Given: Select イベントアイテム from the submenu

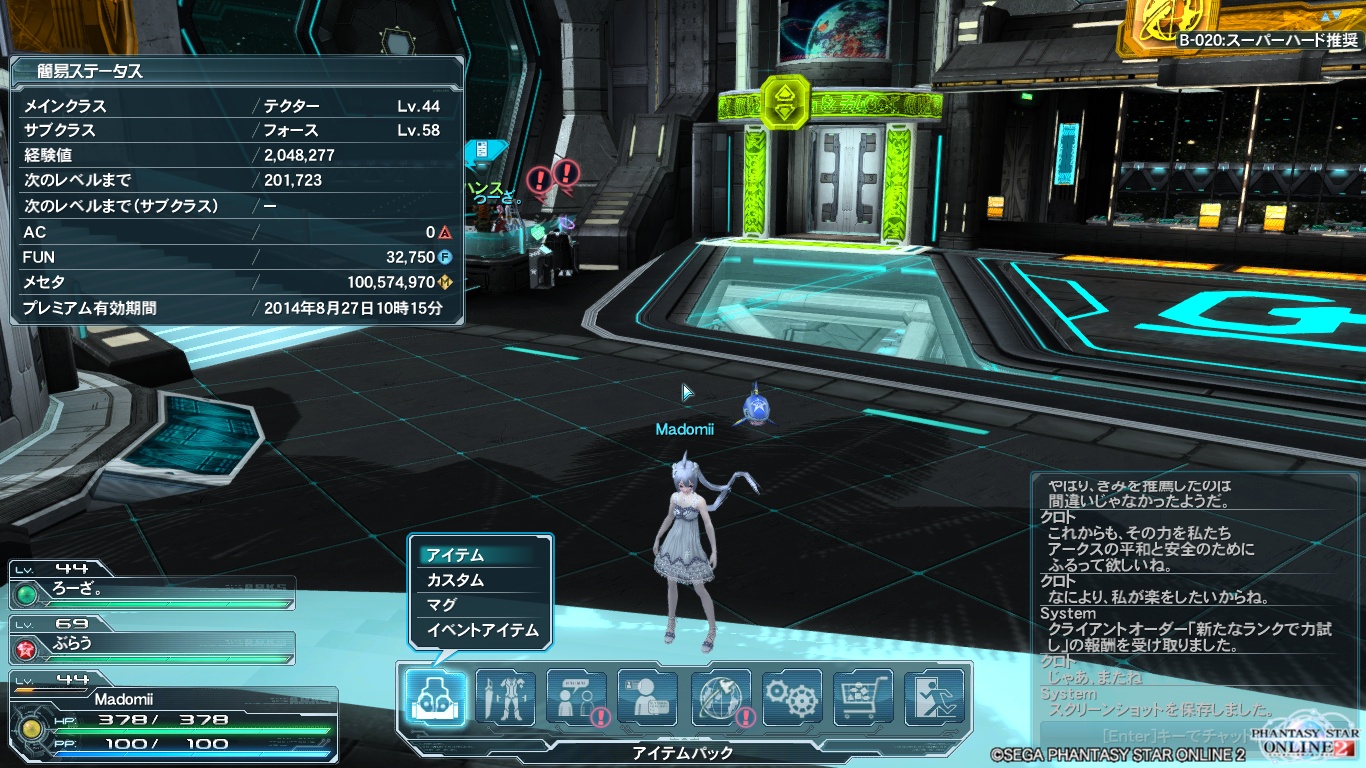Looking at the screenshot, I should (x=481, y=630).
